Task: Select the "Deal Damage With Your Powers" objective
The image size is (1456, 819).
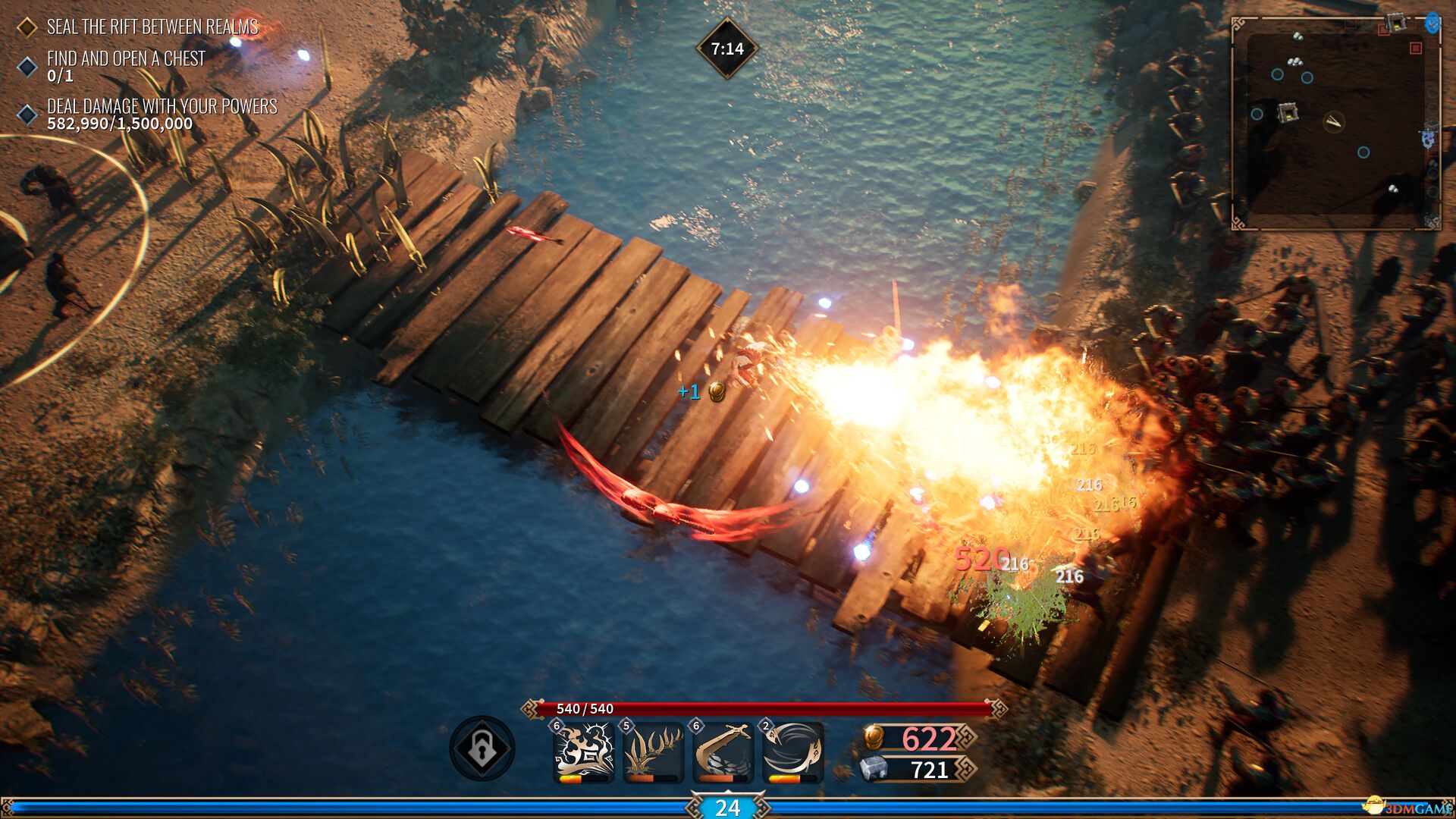Action: [162, 107]
